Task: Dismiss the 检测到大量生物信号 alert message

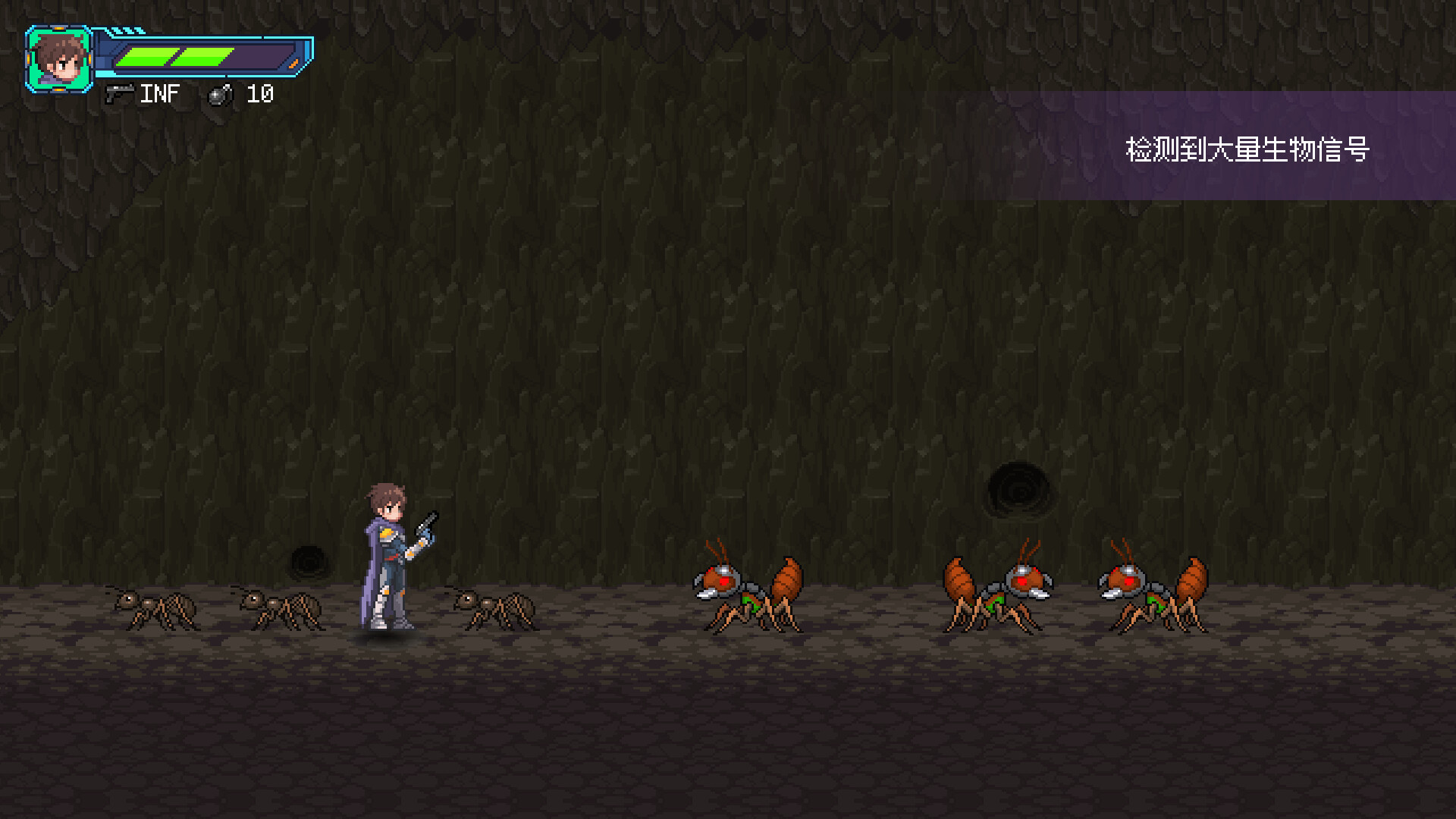Action: pos(1247,149)
